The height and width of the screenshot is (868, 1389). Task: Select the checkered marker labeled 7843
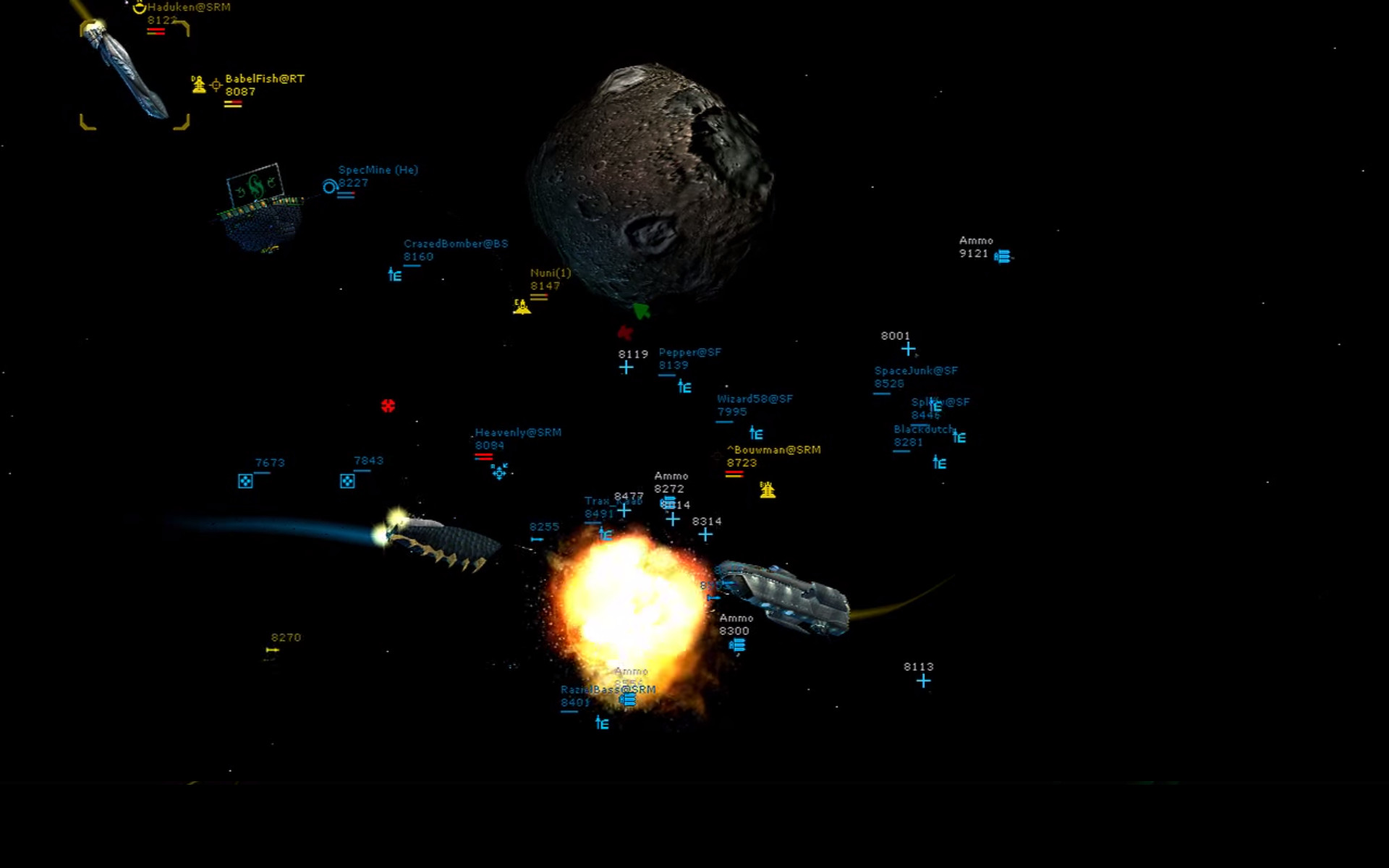(347, 480)
